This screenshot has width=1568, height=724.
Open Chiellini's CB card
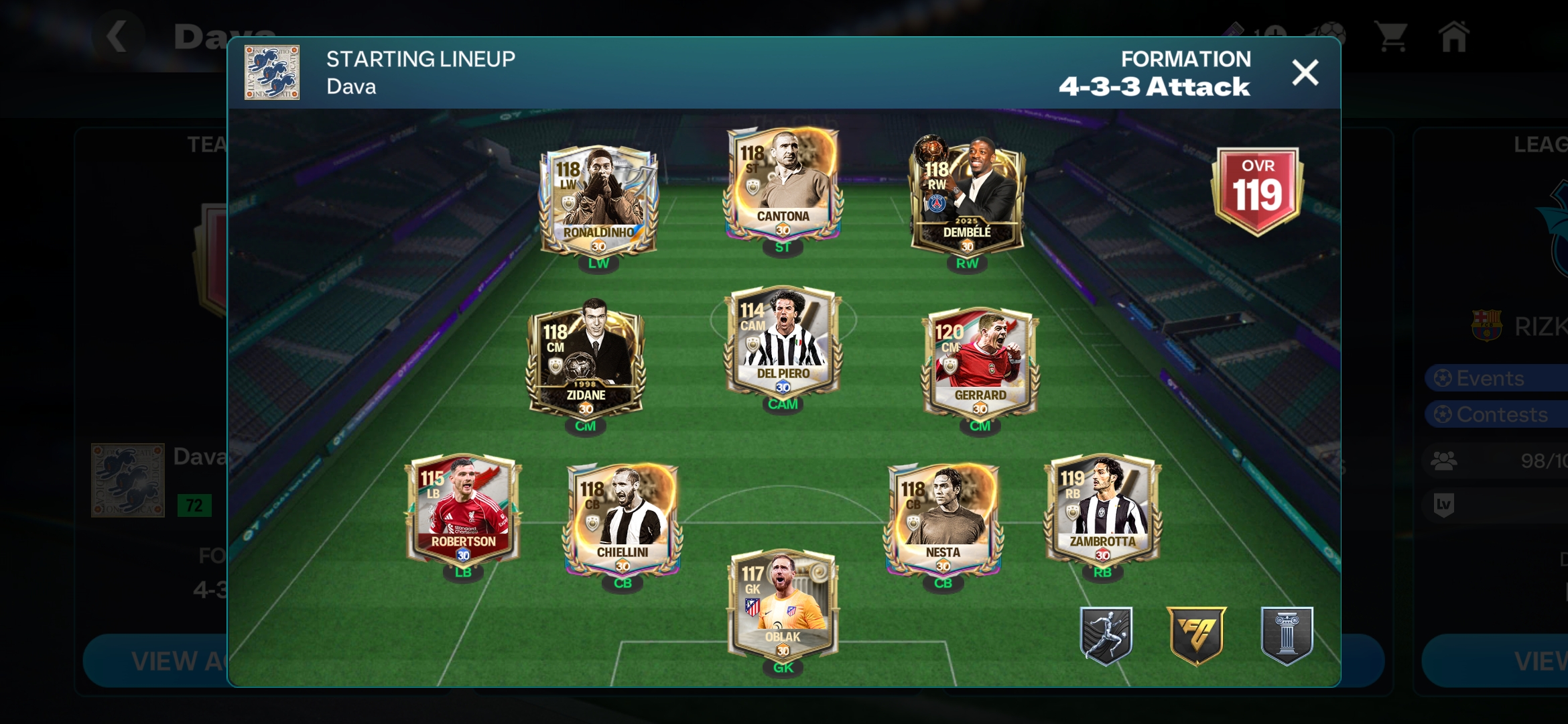623,519
